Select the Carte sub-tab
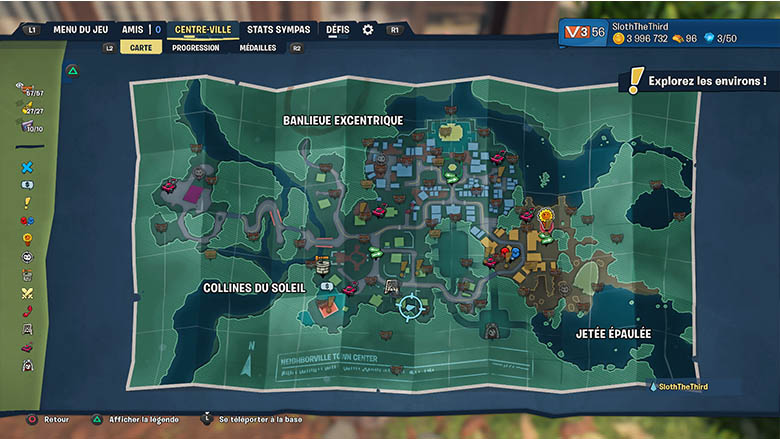Screen dimensions: 780x439 141,47
